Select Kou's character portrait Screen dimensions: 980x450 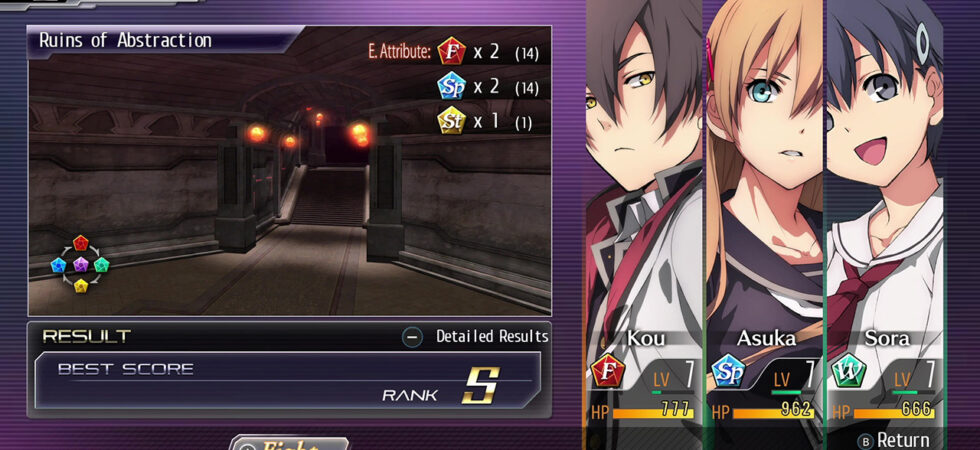[642, 180]
